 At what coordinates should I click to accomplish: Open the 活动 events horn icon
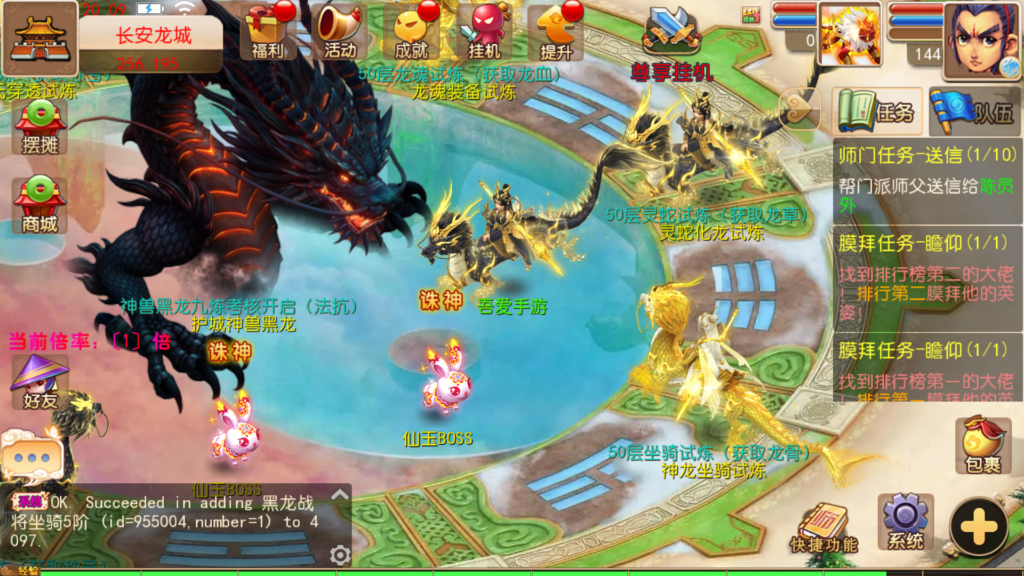(x=340, y=30)
